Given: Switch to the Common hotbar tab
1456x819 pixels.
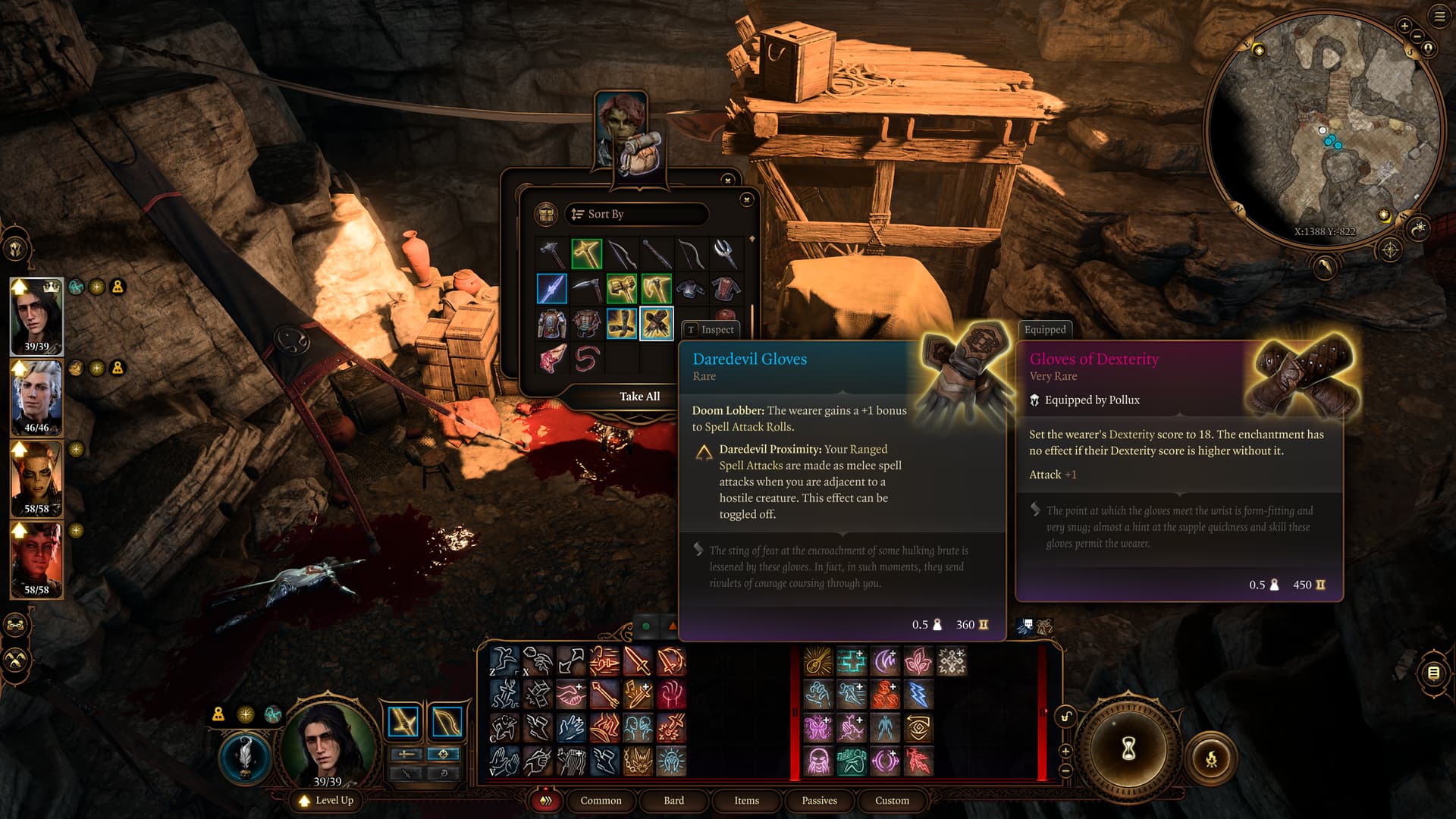Looking at the screenshot, I should pos(601,800).
